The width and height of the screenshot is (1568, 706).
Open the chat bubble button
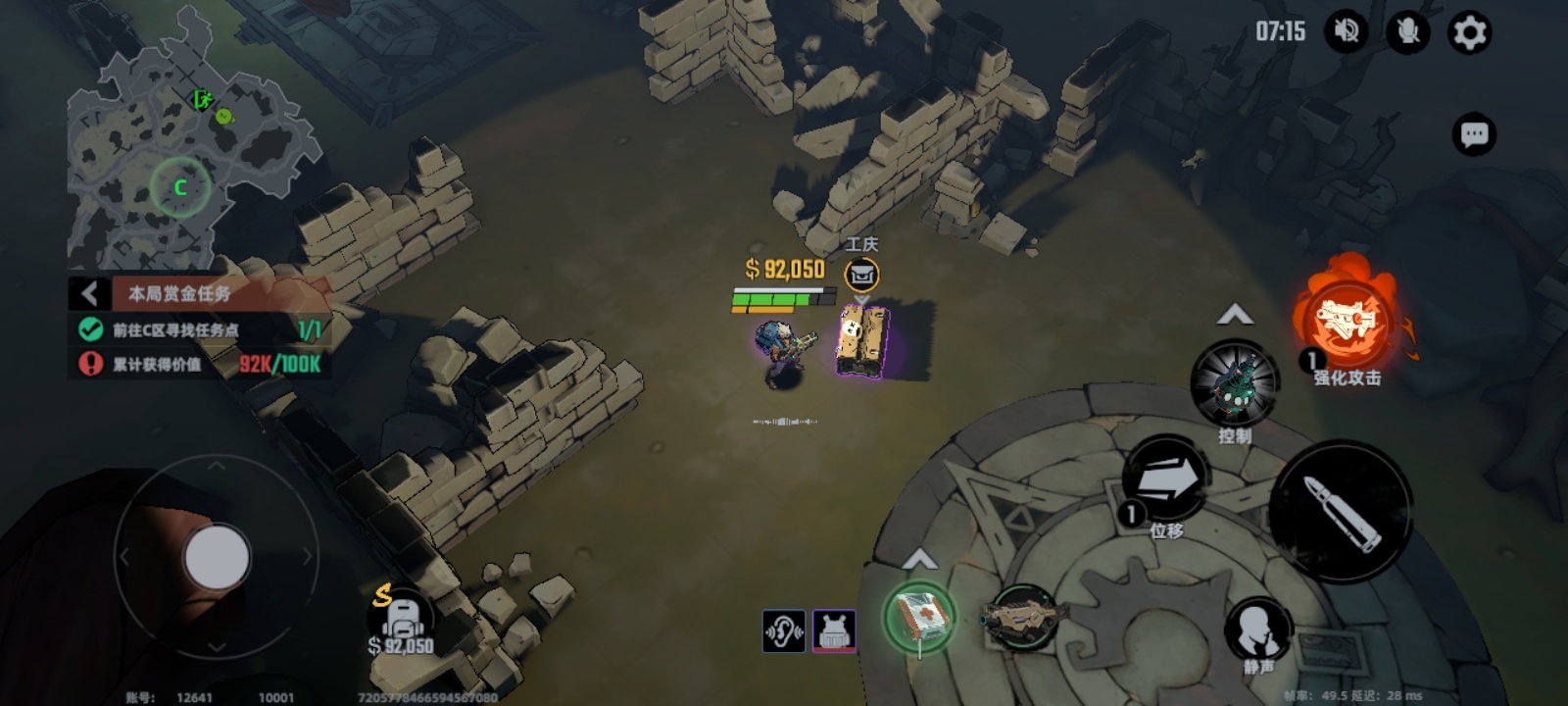(x=1474, y=134)
